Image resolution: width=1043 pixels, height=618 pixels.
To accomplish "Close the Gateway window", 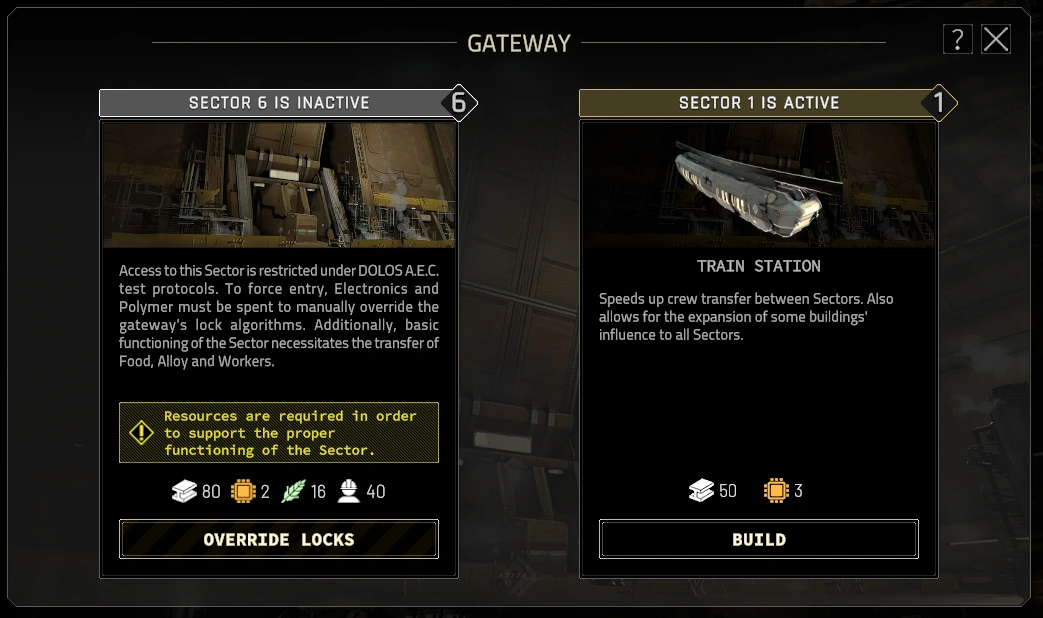I will tap(996, 40).
